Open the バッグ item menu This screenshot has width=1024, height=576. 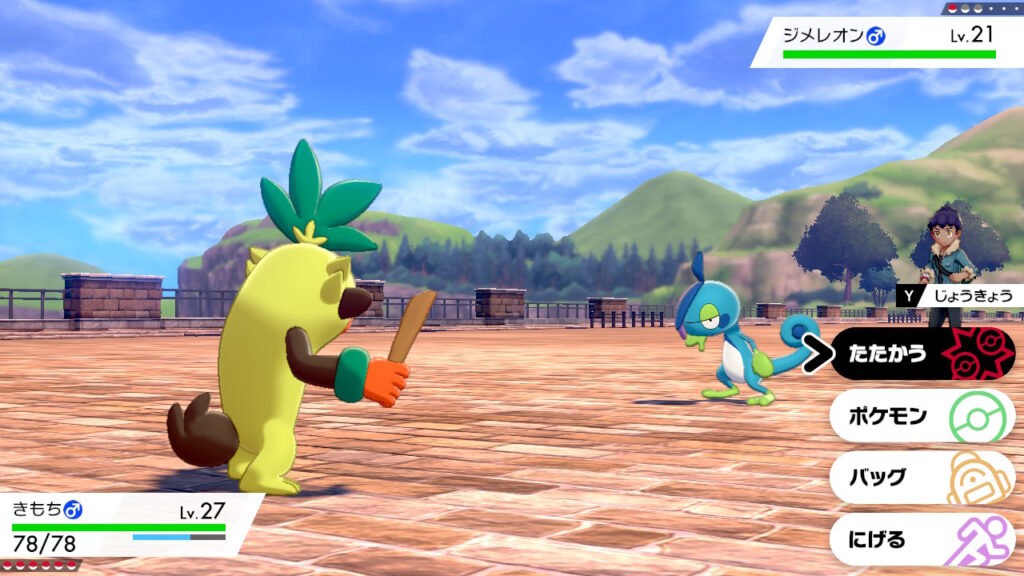[x=920, y=478]
